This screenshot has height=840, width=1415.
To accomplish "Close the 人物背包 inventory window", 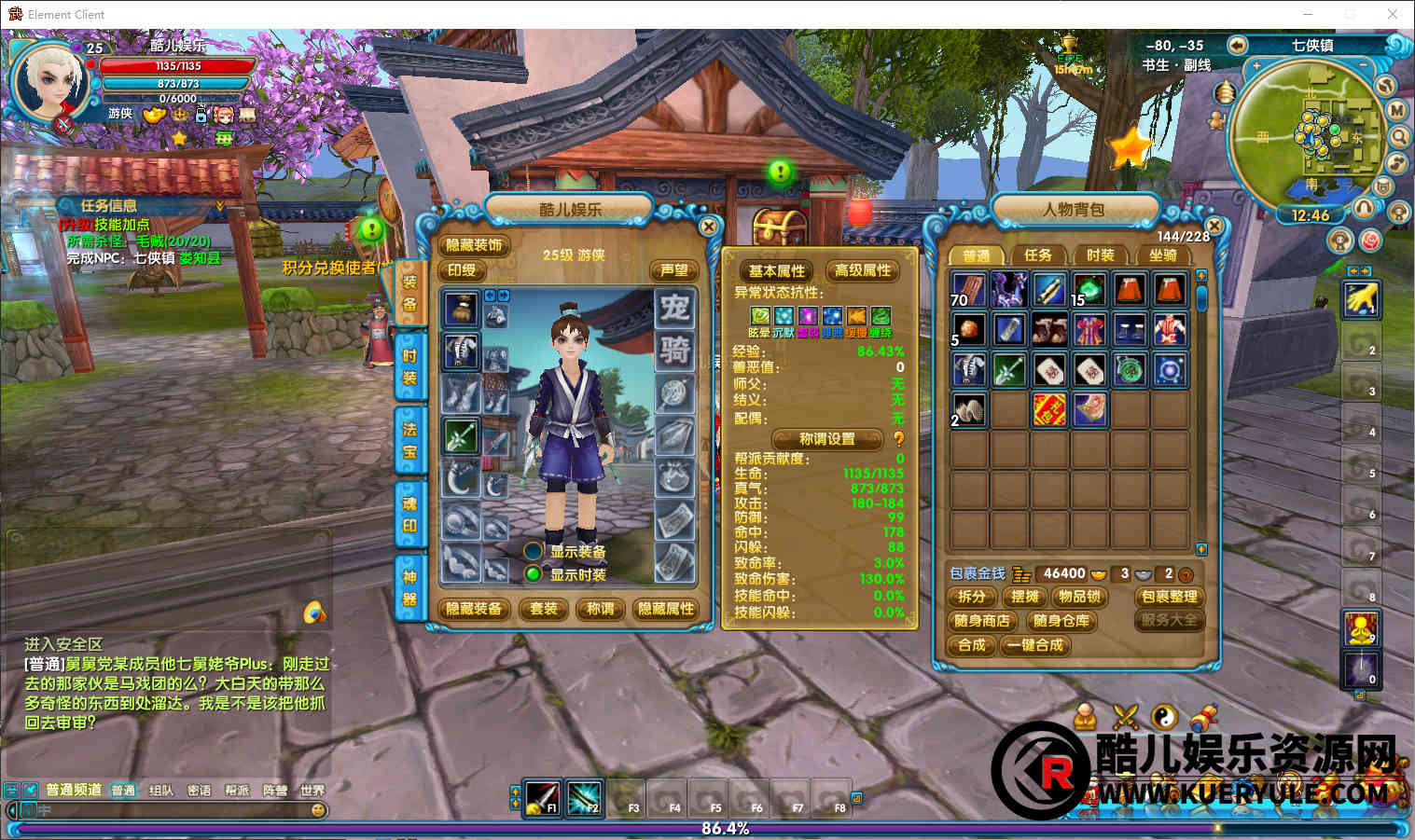I will point(1214,226).
